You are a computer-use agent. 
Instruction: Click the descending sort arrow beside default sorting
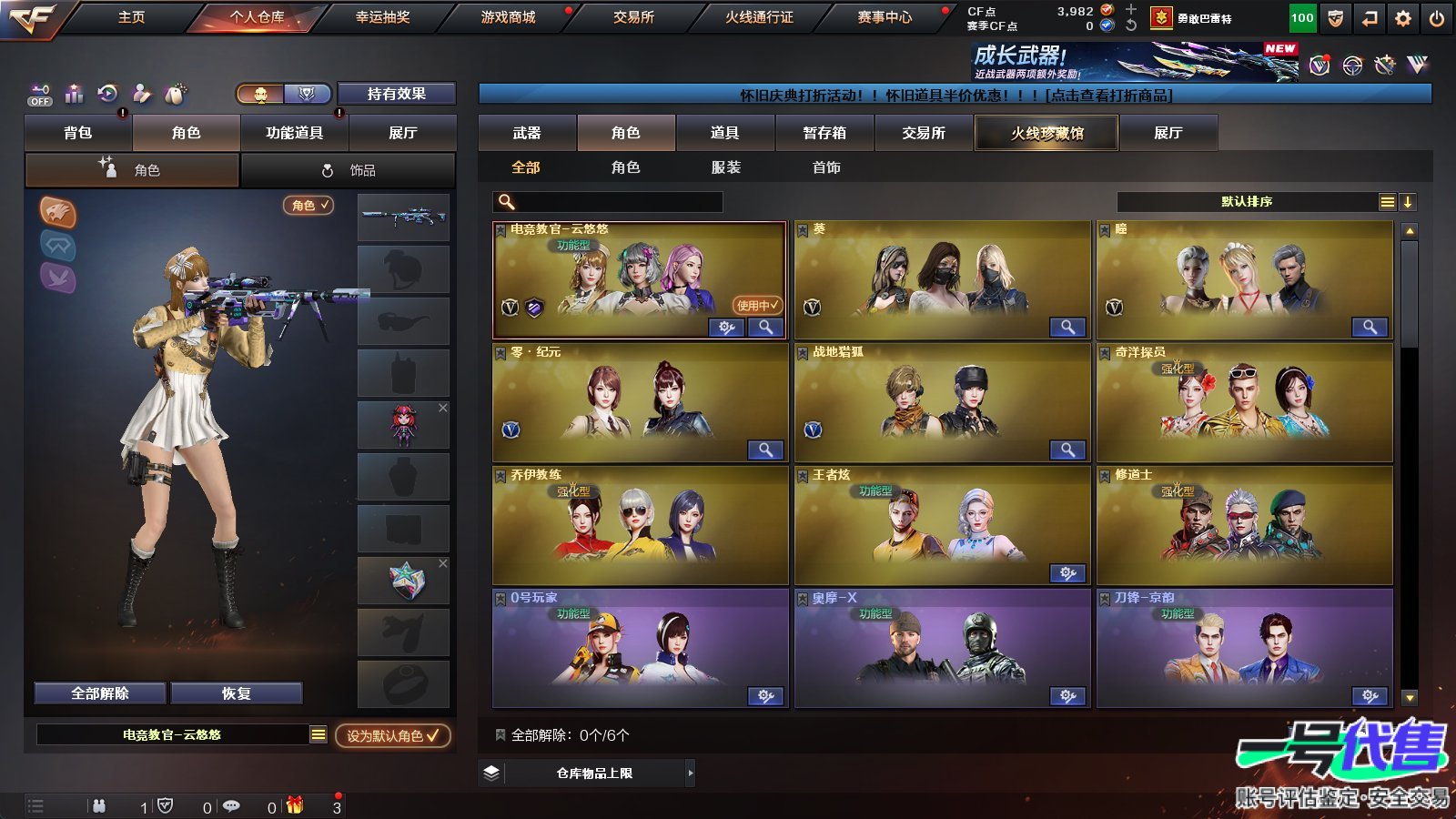click(x=1410, y=201)
